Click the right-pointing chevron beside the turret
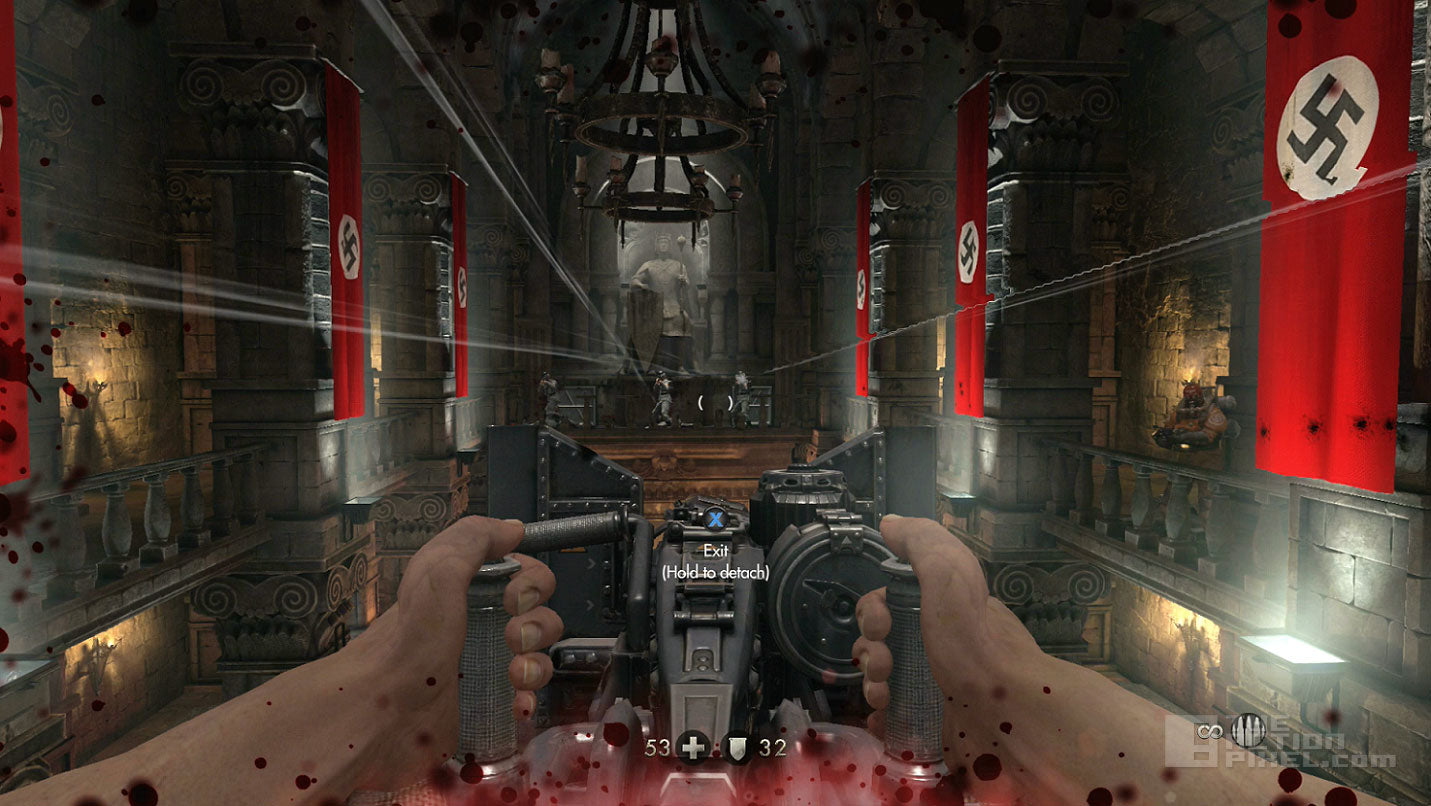 pos(590,563)
